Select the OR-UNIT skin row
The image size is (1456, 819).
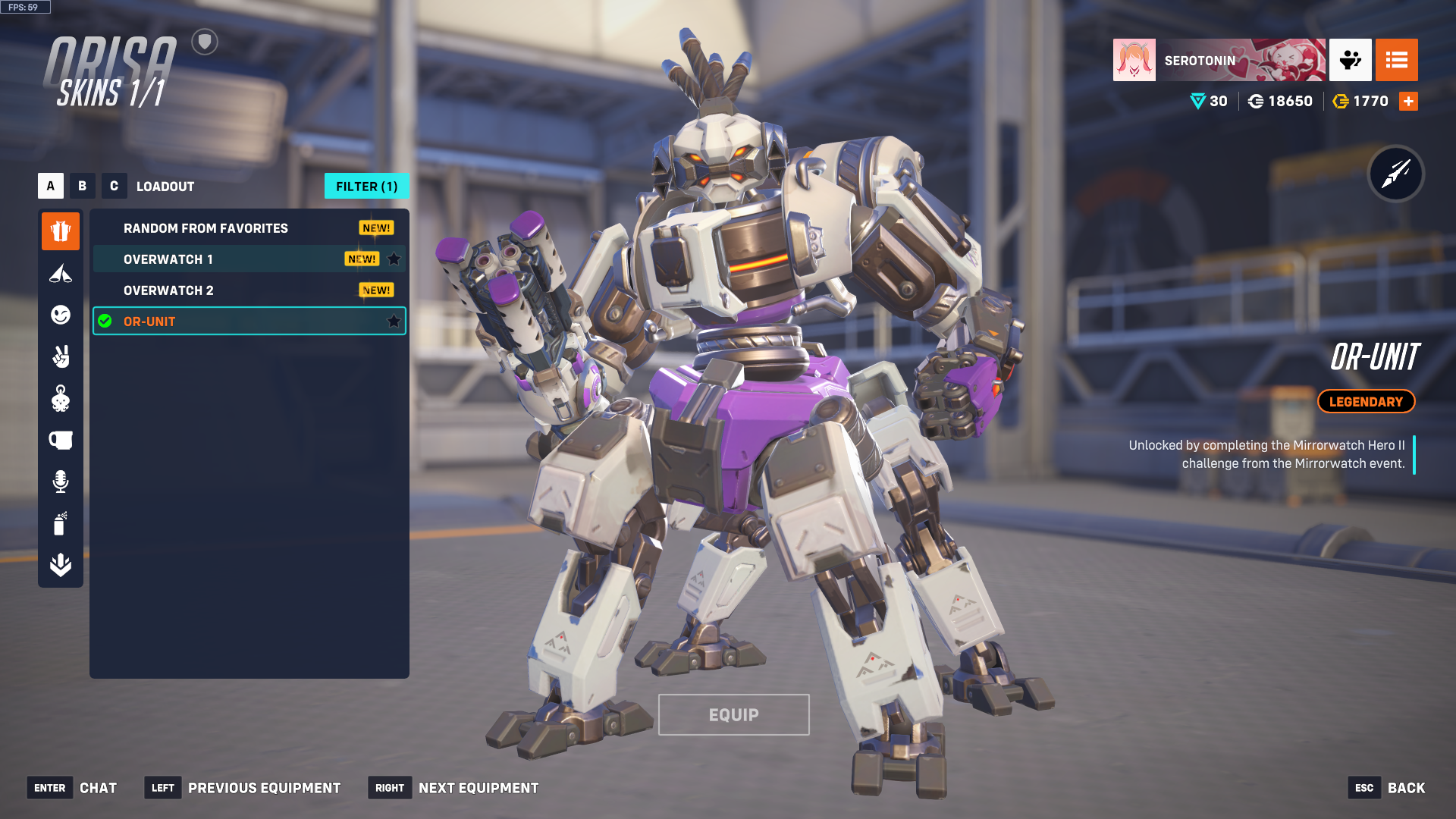227,322
